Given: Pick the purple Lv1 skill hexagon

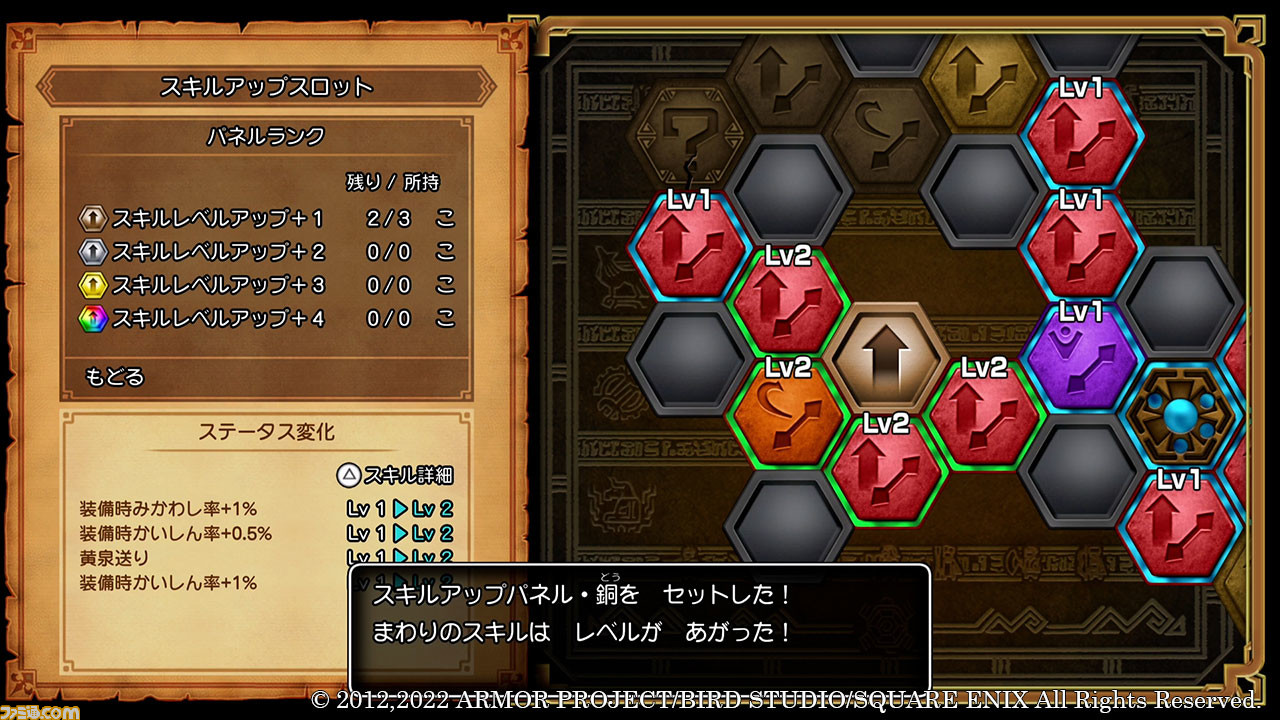Looking at the screenshot, I should [x=1081, y=355].
